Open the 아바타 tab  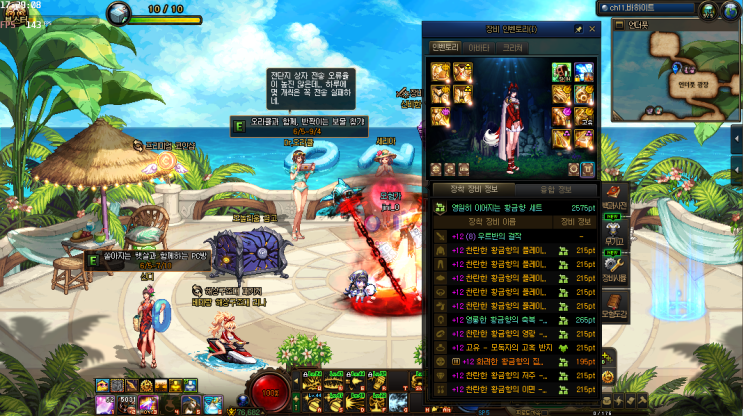click(478, 46)
